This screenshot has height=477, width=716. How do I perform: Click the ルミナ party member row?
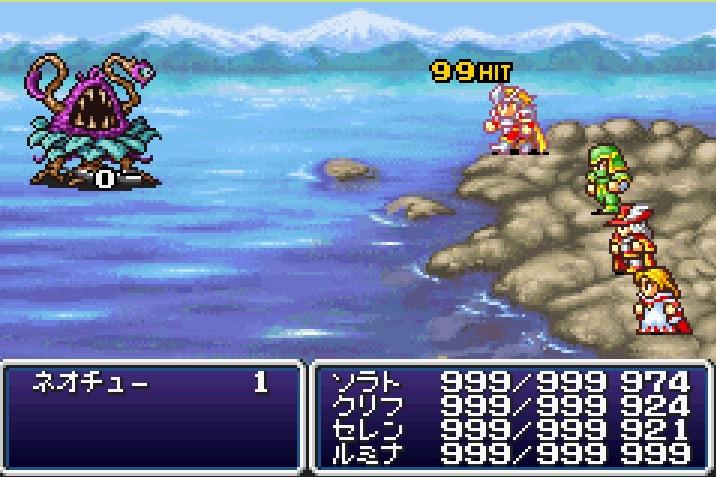[x=366, y=452]
